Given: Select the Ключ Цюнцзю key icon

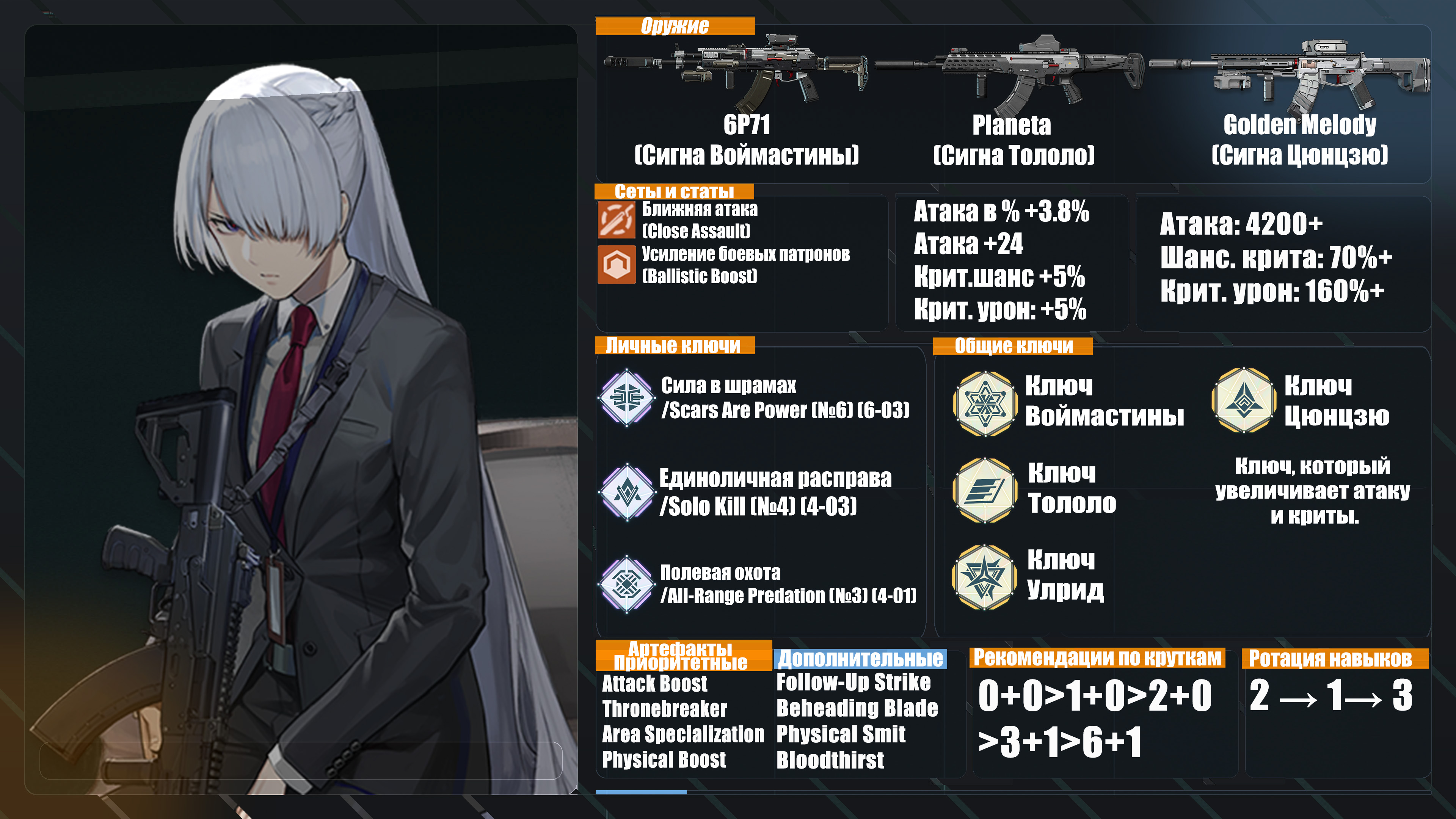Looking at the screenshot, I should point(1244,400).
